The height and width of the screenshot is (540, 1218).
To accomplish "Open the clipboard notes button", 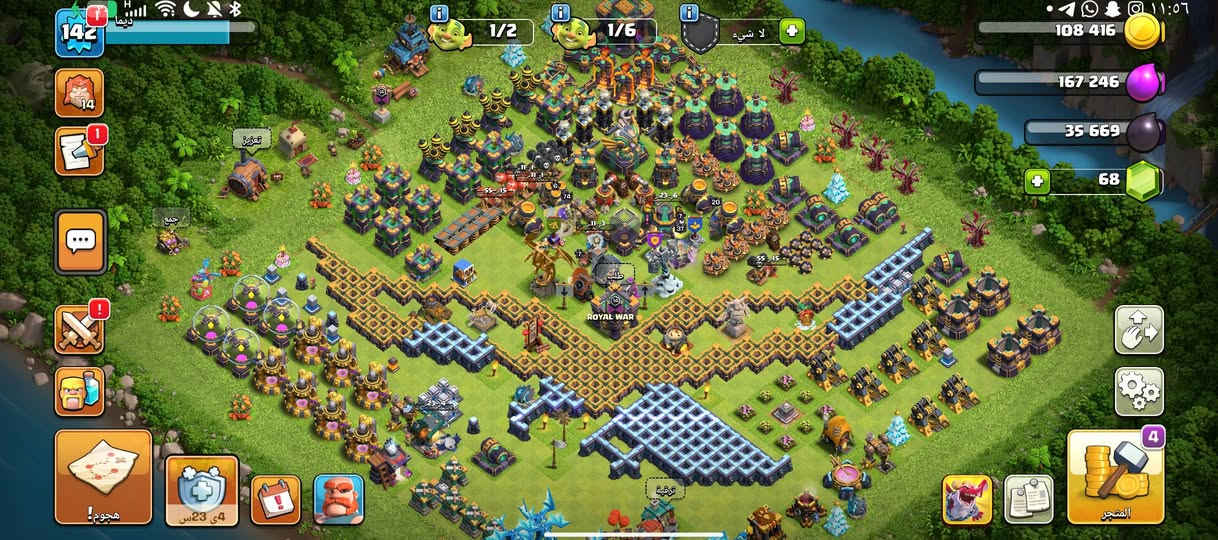I will point(1027,499).
